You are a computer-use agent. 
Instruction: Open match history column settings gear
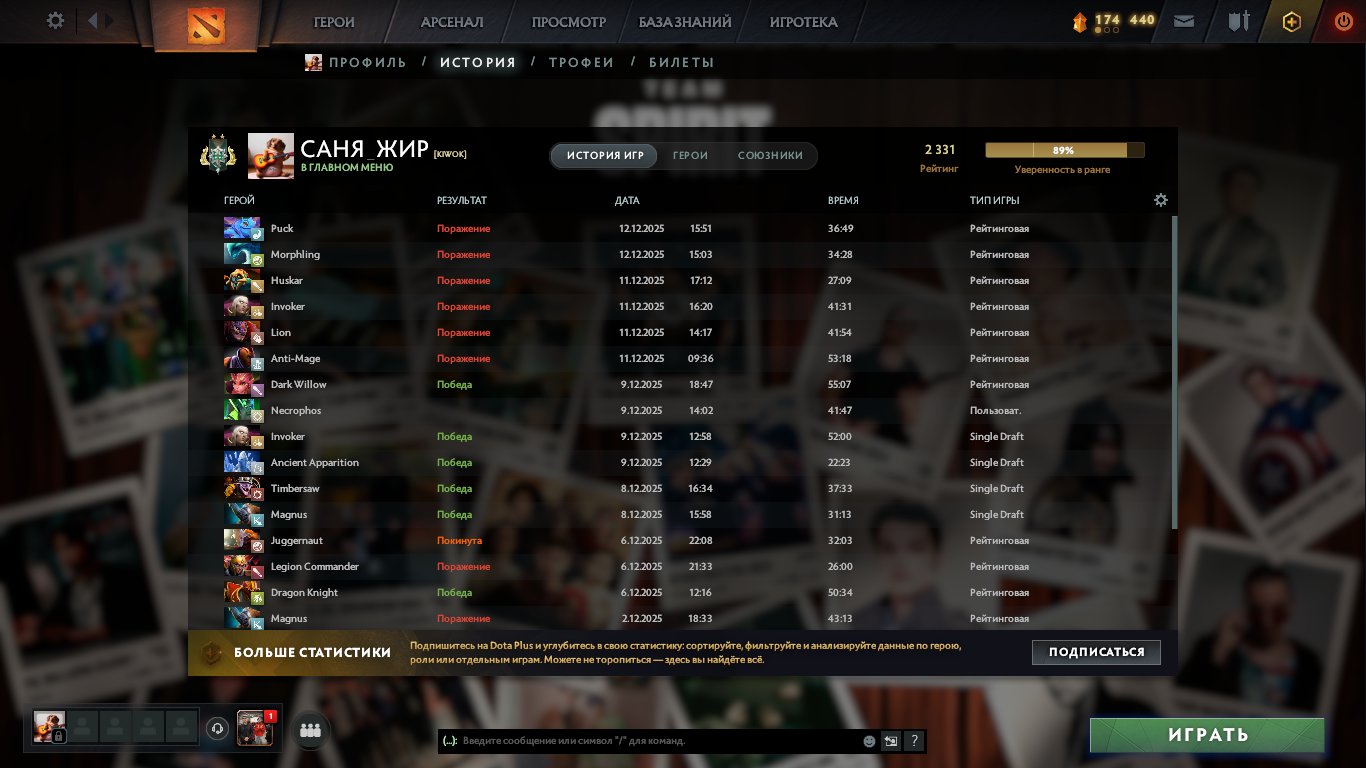click(1160, 200)
